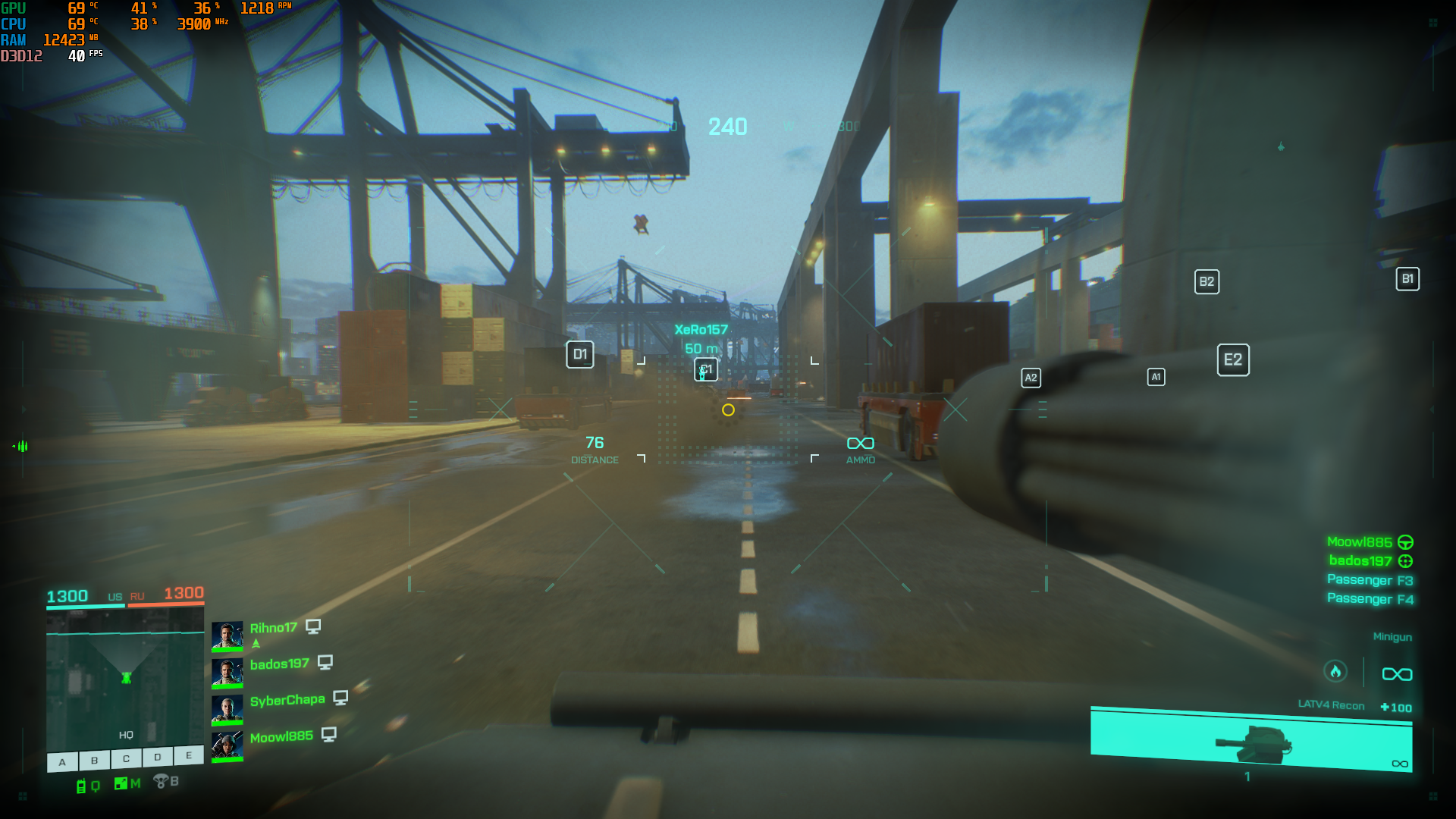Choose the Passenger F3 seat

[1370, 580]
